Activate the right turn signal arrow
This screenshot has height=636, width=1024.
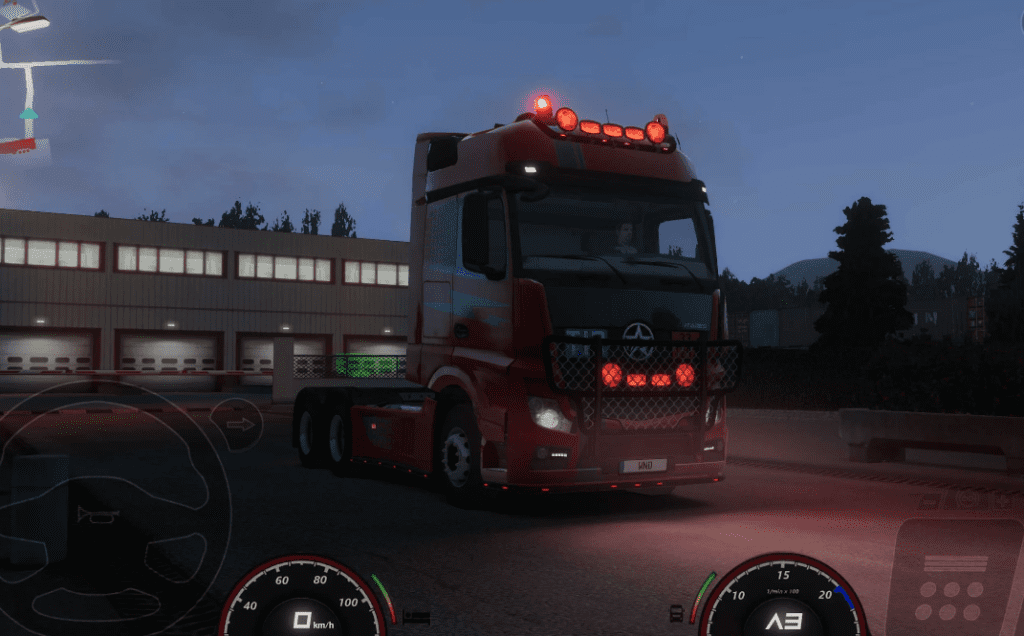pos(239,424)
